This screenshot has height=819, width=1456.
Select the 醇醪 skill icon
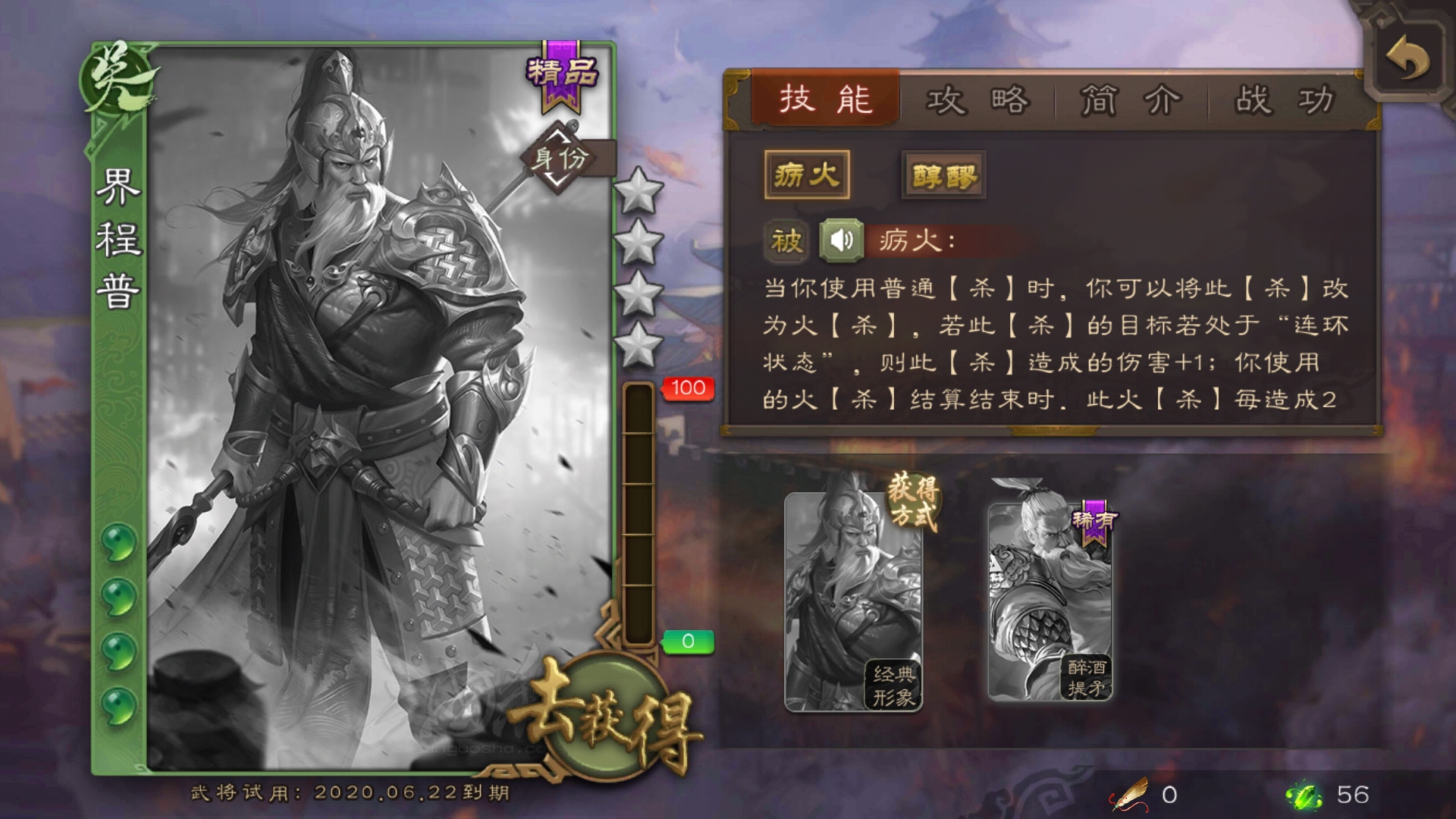pyautogui.click(x=943, y=175)
